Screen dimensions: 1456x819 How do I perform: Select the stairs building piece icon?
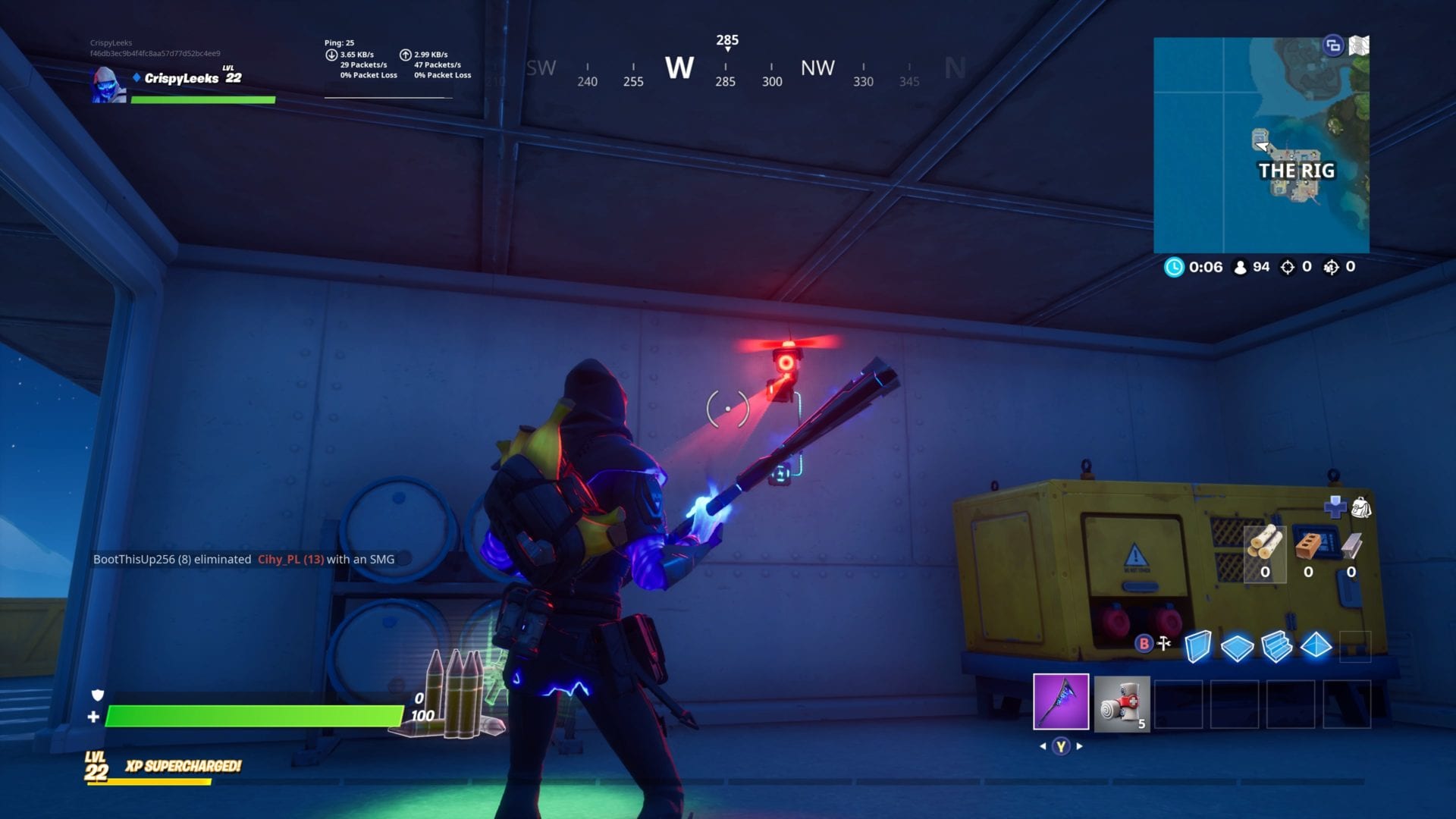pos(1277,646)
